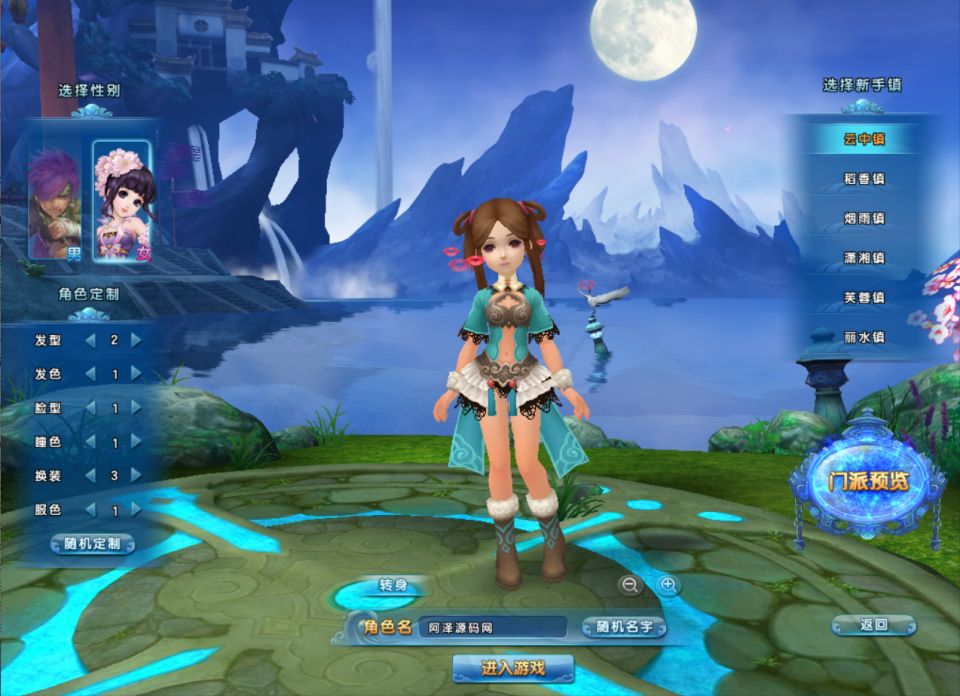Generate a random name with 随机名字
Image resolution: width=960 pixels, height=696 pixels.
click(x=623, y=627)
